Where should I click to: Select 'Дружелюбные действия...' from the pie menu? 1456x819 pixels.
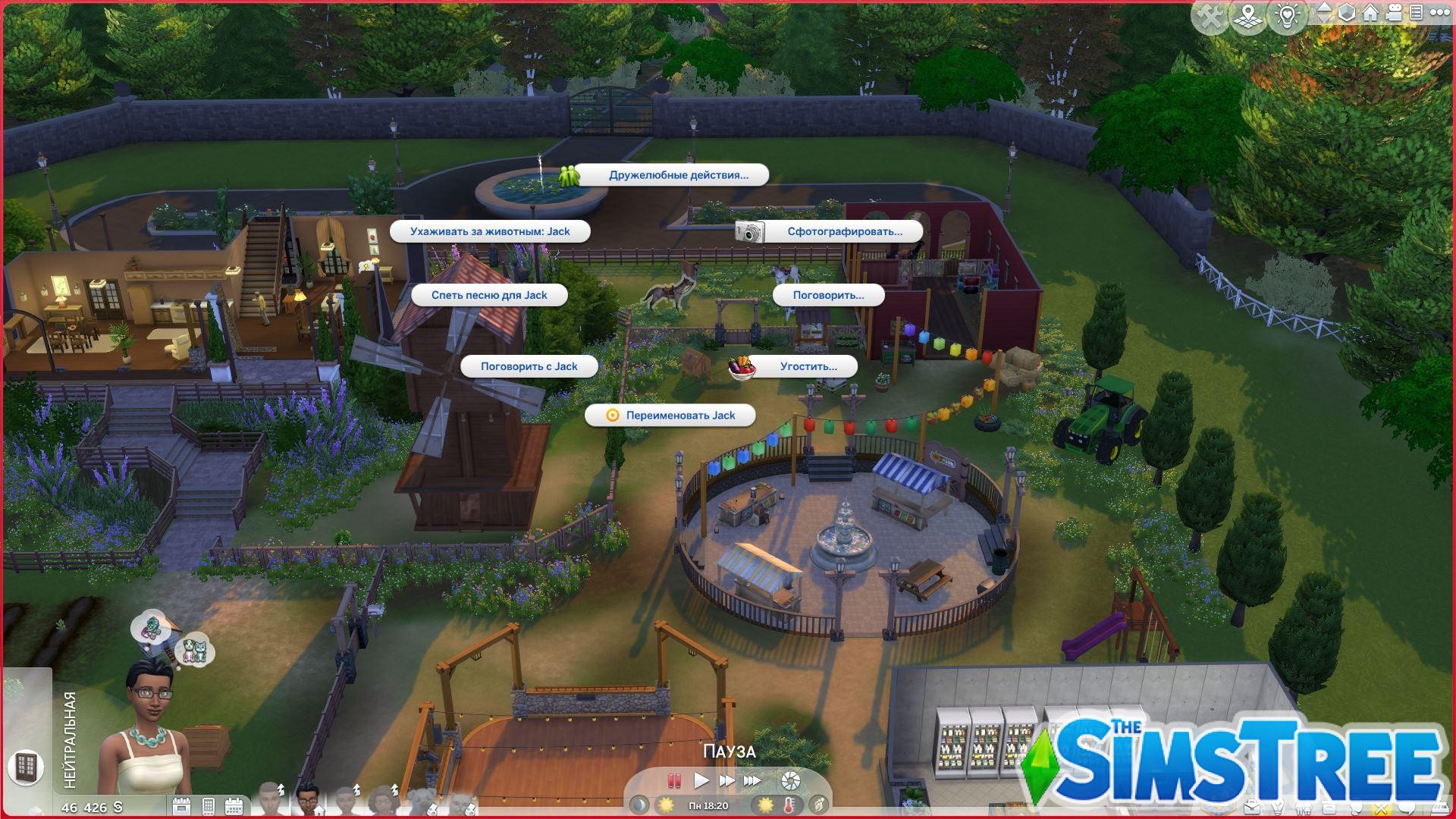(677, 175)
